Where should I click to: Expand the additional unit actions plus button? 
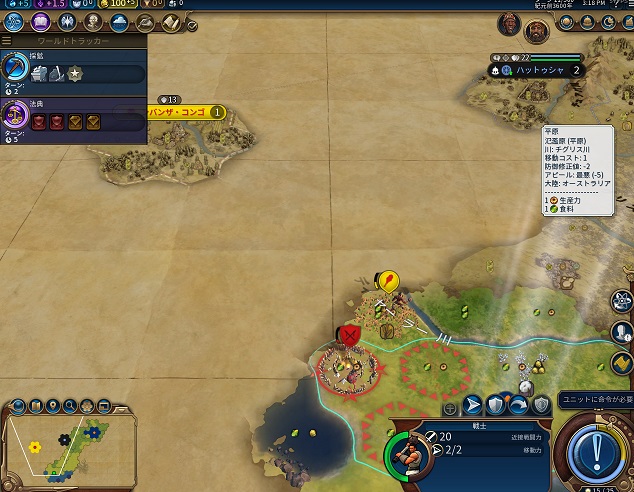point(450,407)
